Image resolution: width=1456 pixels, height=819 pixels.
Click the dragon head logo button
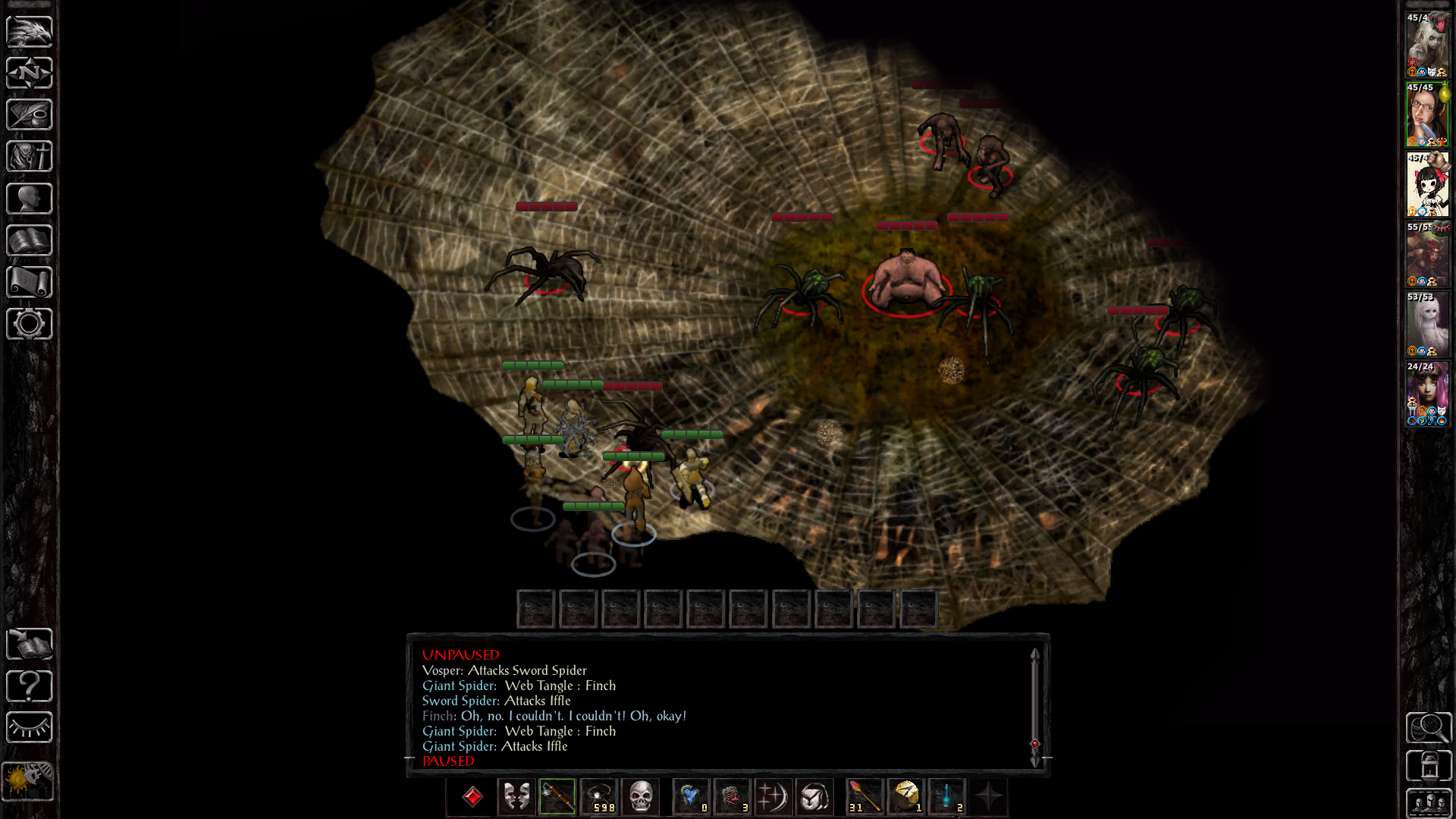[x=30, y=31]
